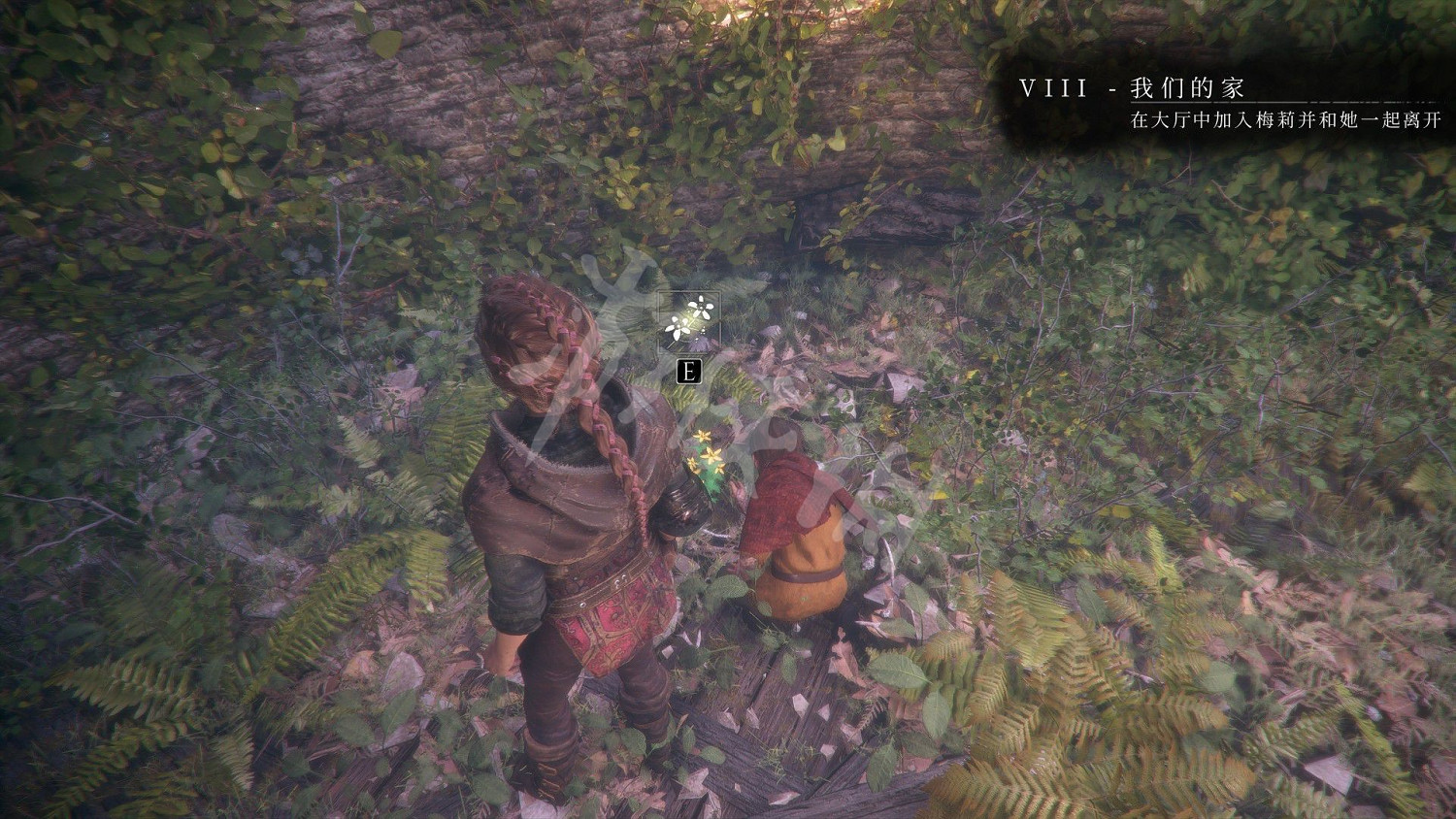Click the chapter VIII 我们的家 objective tracker
Screen dimensions: 1456x819
[1228, 104]
